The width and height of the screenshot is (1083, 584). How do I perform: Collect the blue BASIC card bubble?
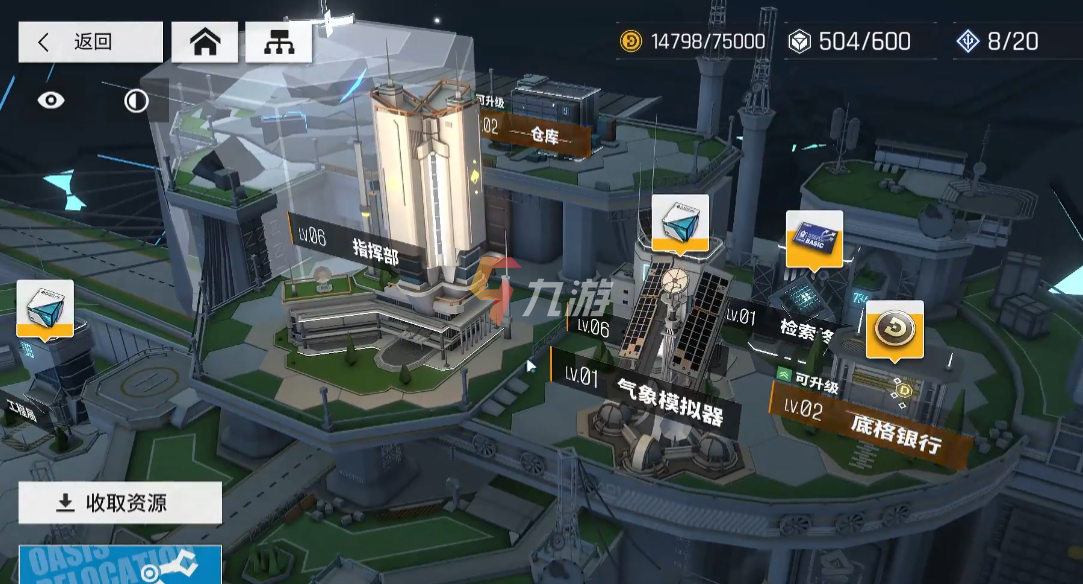point(814,237)
